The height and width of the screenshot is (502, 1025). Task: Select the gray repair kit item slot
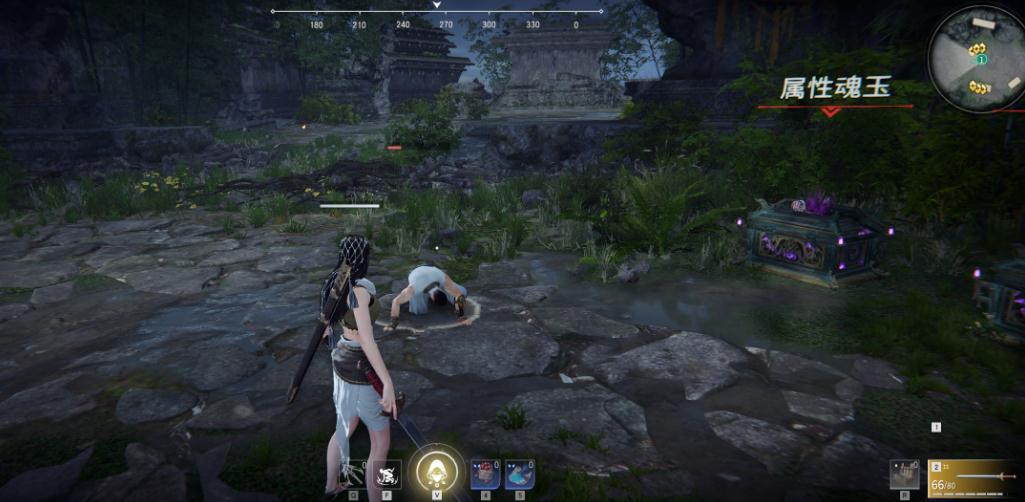pyautogui.click(x=904, y=474)
